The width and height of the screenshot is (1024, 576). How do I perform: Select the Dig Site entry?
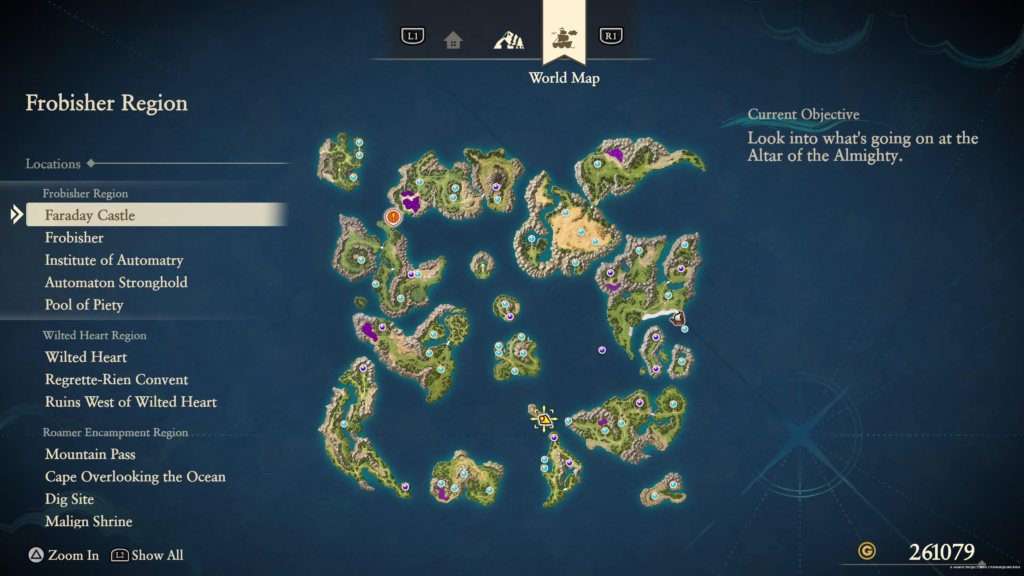point(69,499)
